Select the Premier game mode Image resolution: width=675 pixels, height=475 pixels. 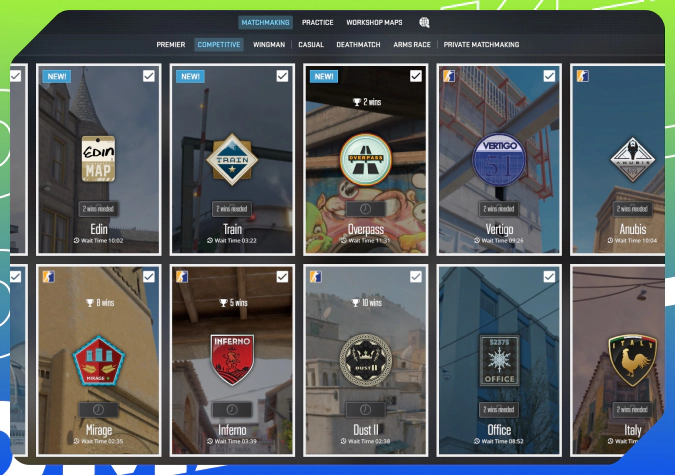[x=170, y=45]
